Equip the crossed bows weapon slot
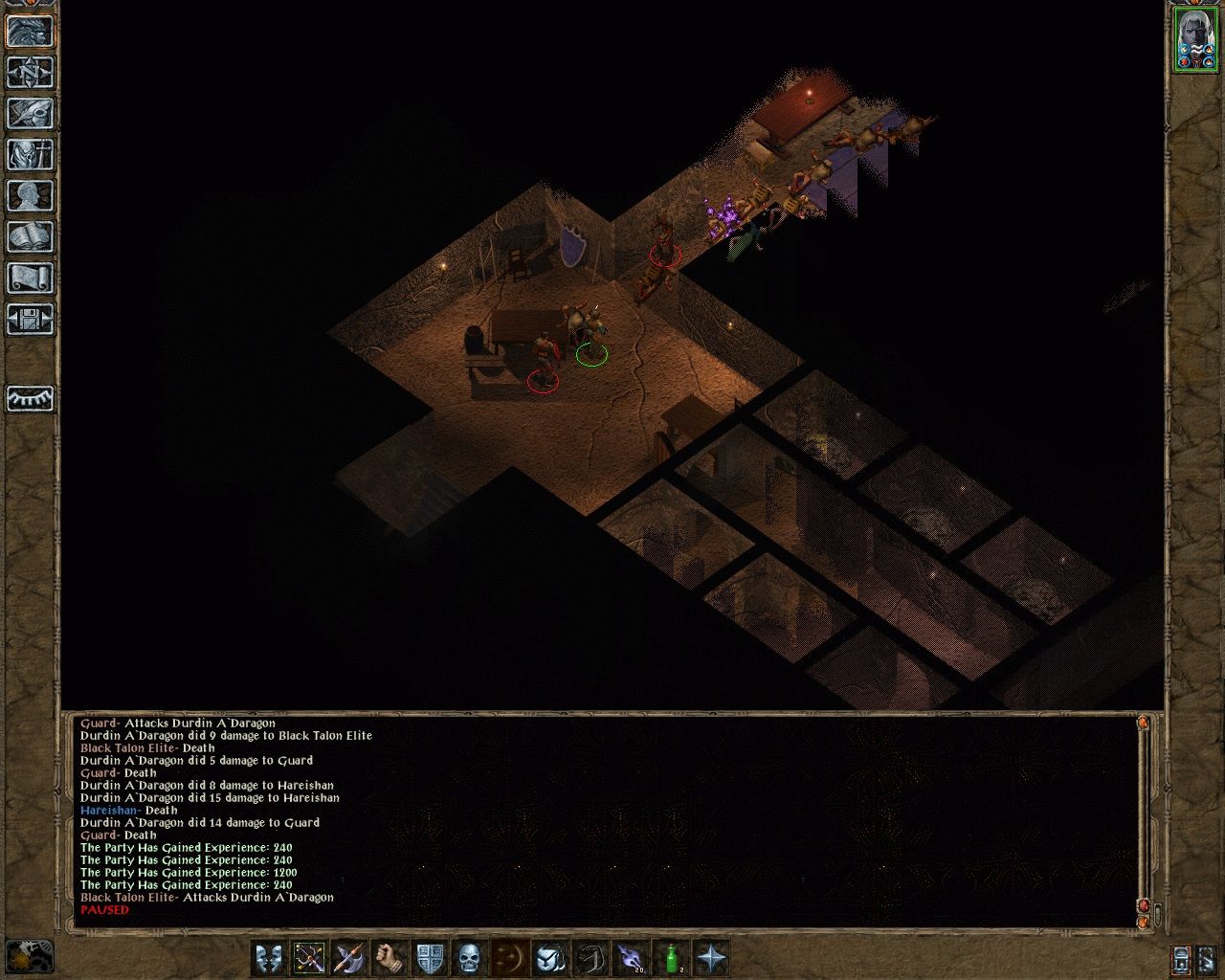This screenshot has height=980, width=1225. point(309,957)
